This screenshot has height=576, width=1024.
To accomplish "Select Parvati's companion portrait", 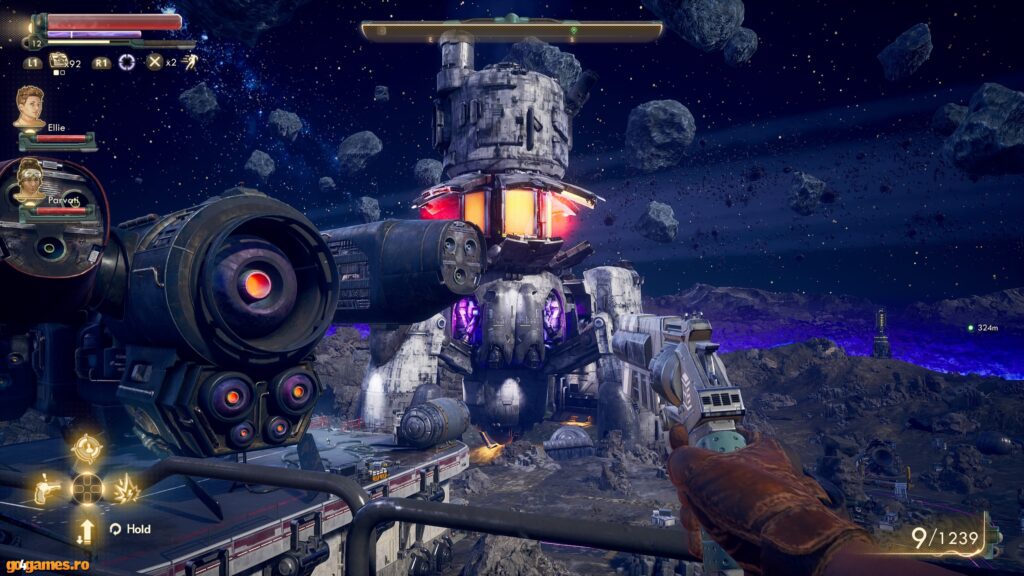I will pyautogui.click(x=29, y=178).
